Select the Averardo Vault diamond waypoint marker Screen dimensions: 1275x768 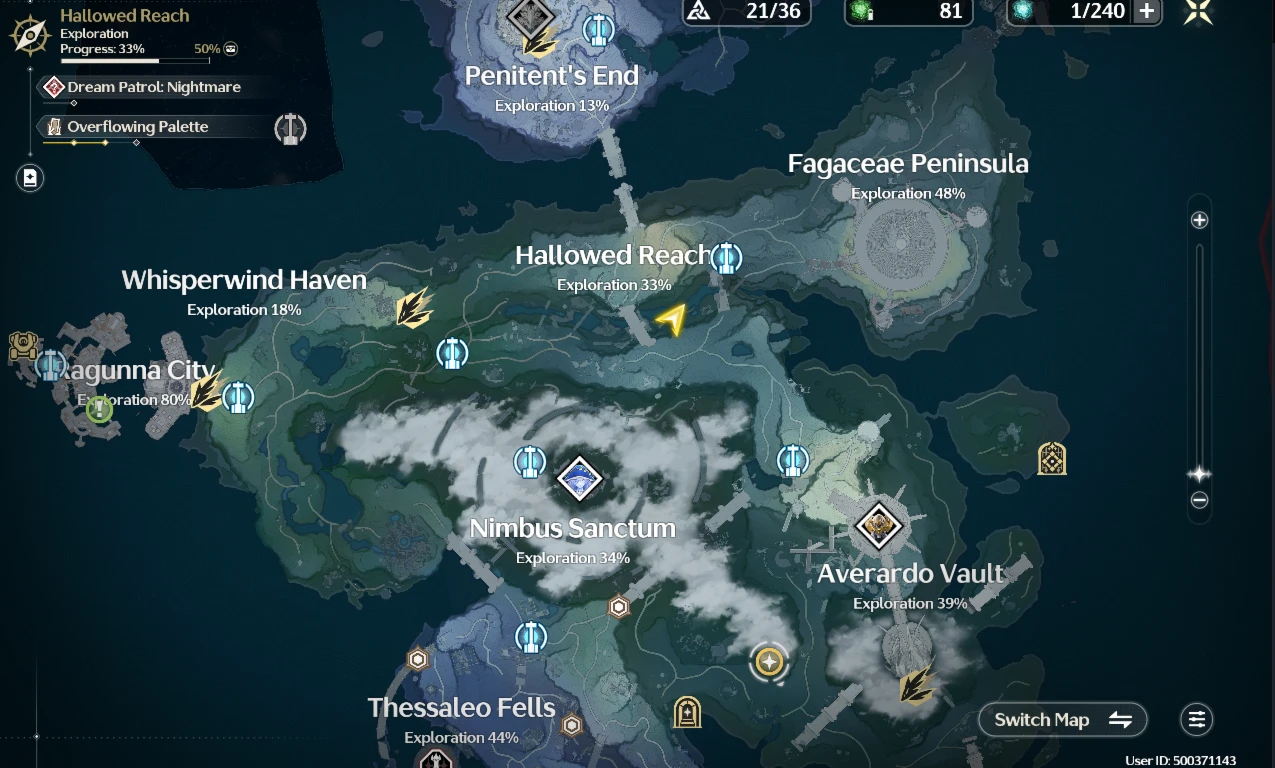tap(879, 525)
